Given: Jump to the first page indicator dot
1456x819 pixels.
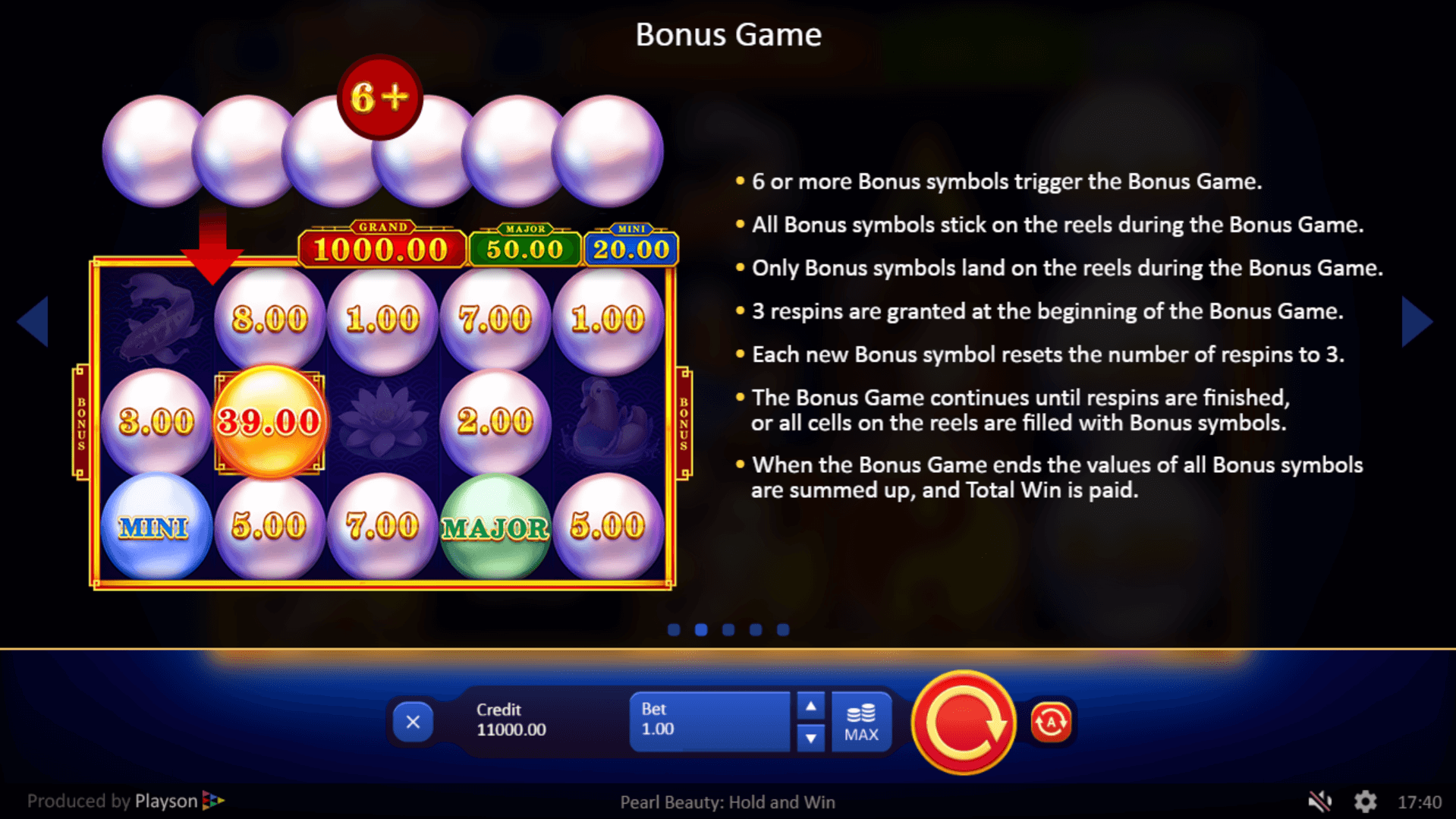Looking at the screenshot, I should click(674, 630).
